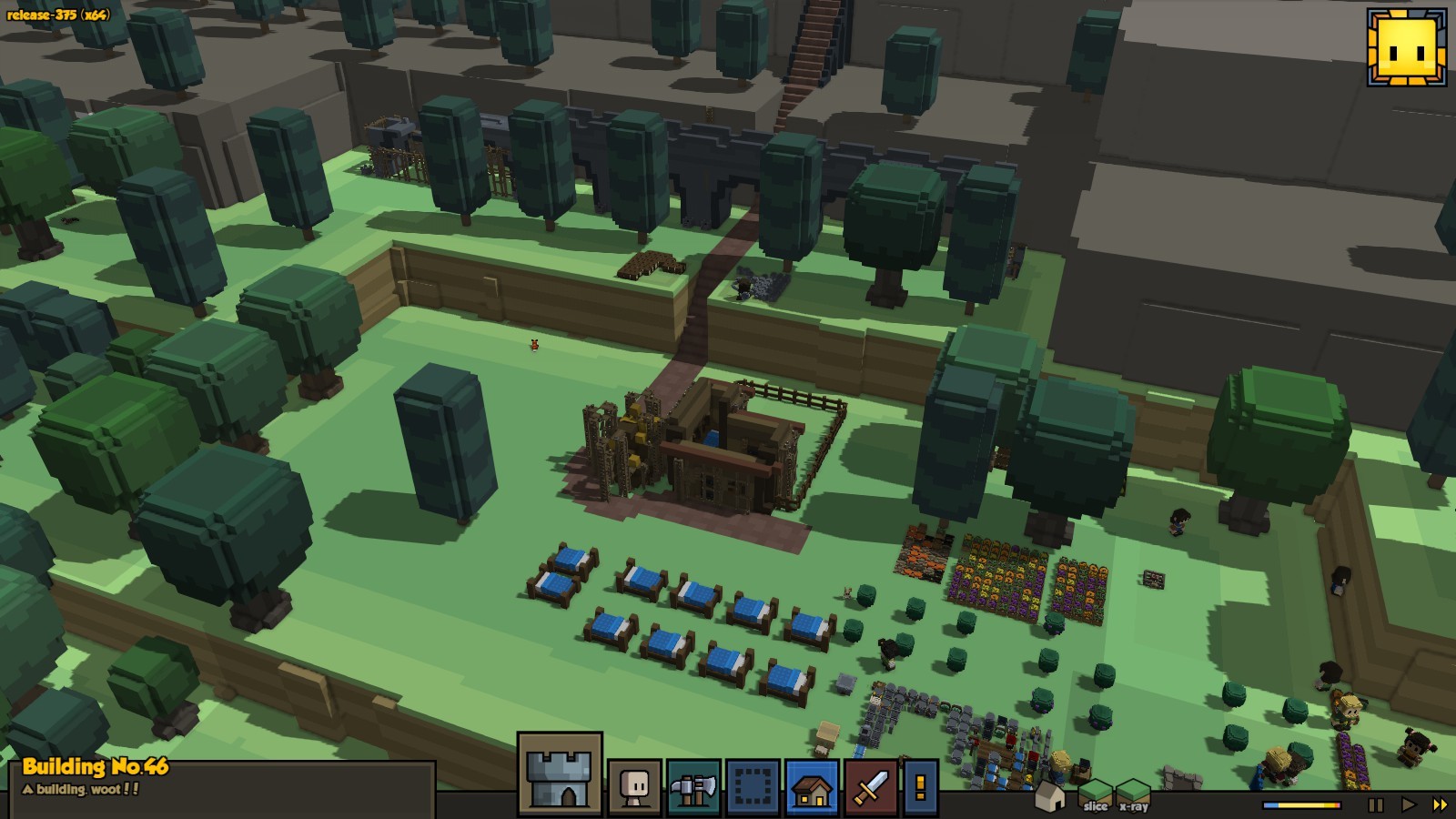
Task: Set game speed to normal play
Action: [x=1409, y=804]
